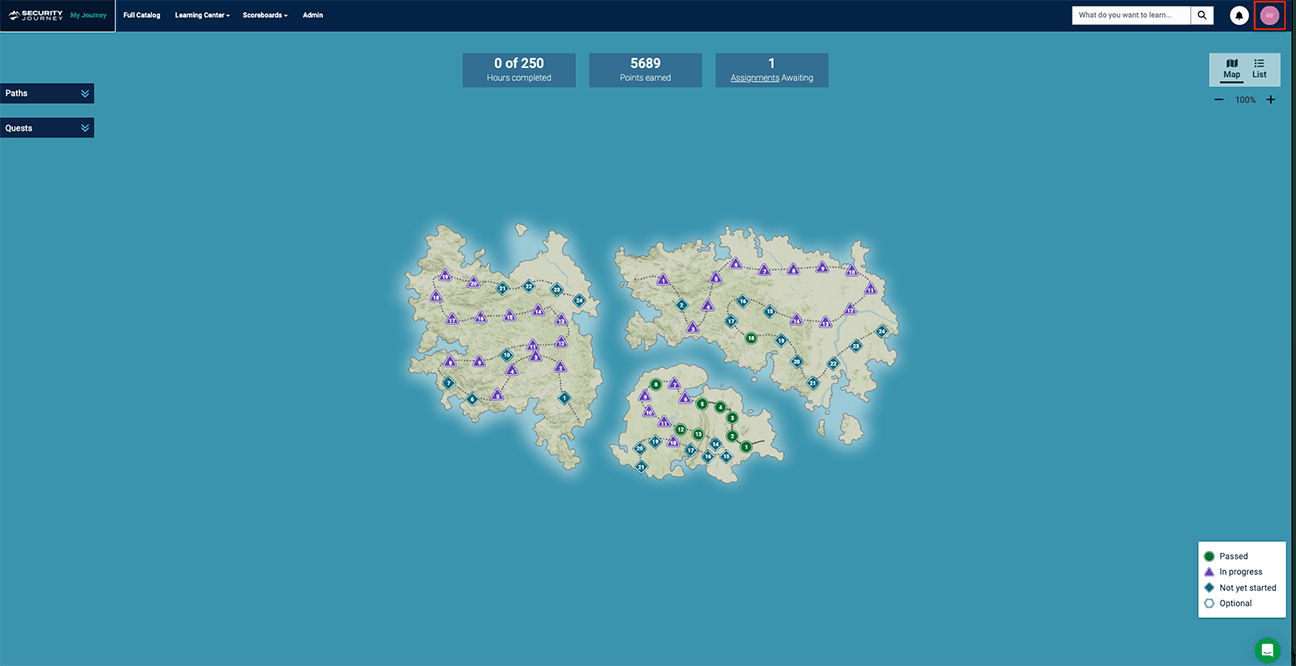Click the Security Journey logo

(36, 15)
